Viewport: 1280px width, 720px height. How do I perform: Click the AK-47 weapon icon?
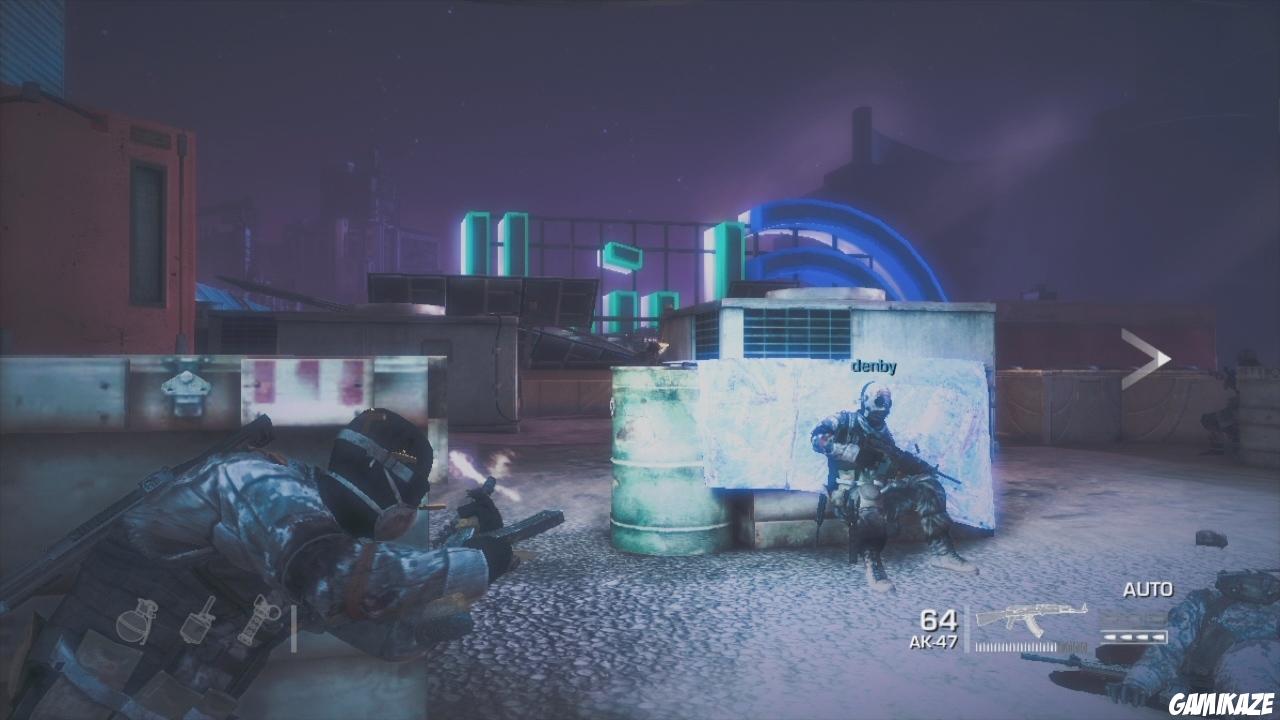pos(1030,618)
